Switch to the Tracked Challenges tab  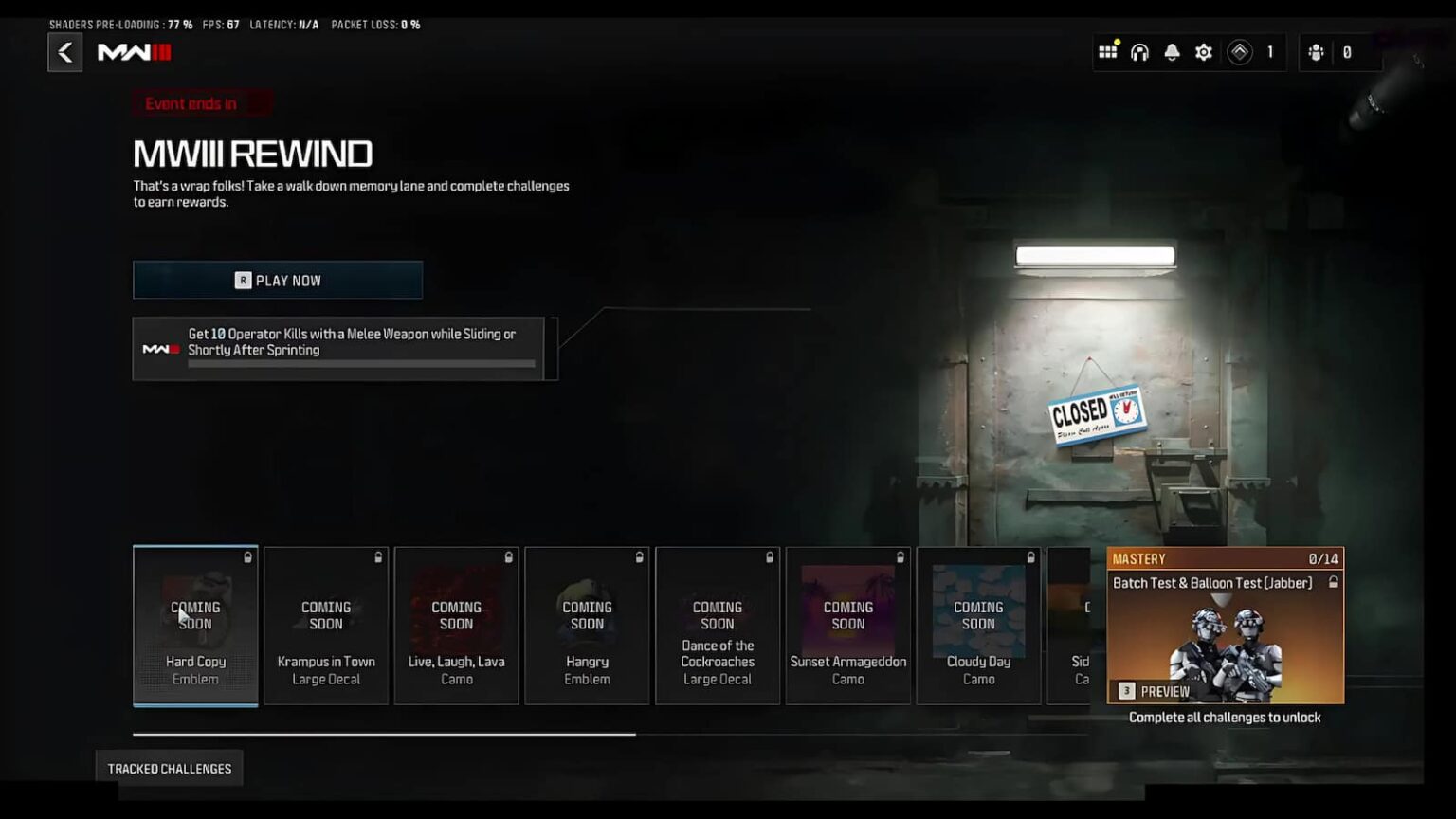(169, 768)
